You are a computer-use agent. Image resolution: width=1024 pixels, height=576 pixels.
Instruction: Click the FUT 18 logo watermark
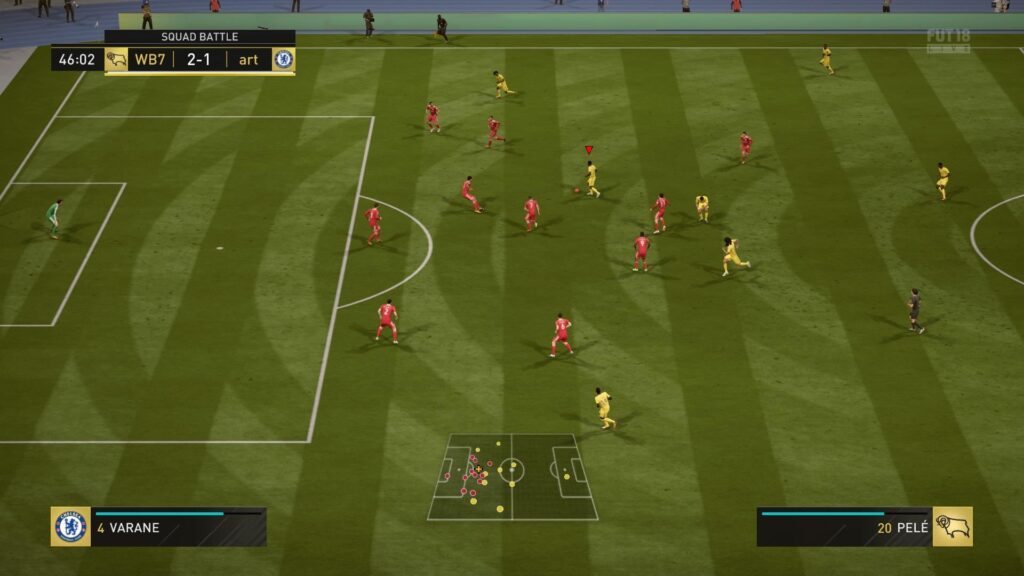click(948, 40)
